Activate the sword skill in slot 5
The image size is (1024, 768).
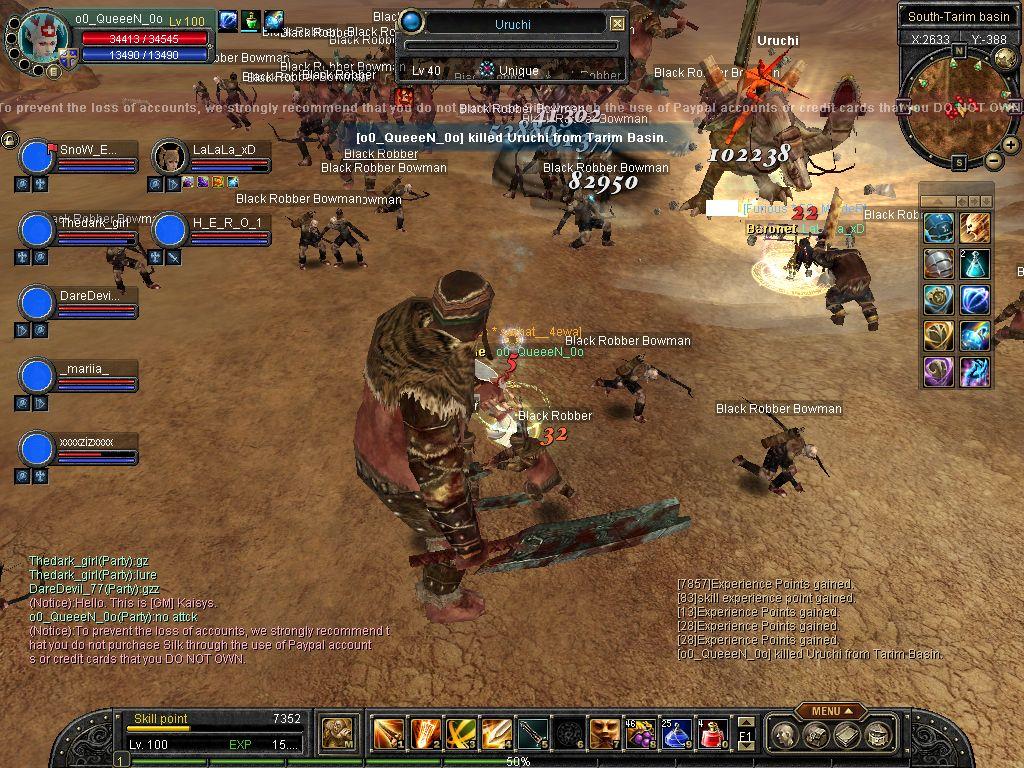click(x=532, y=734)
